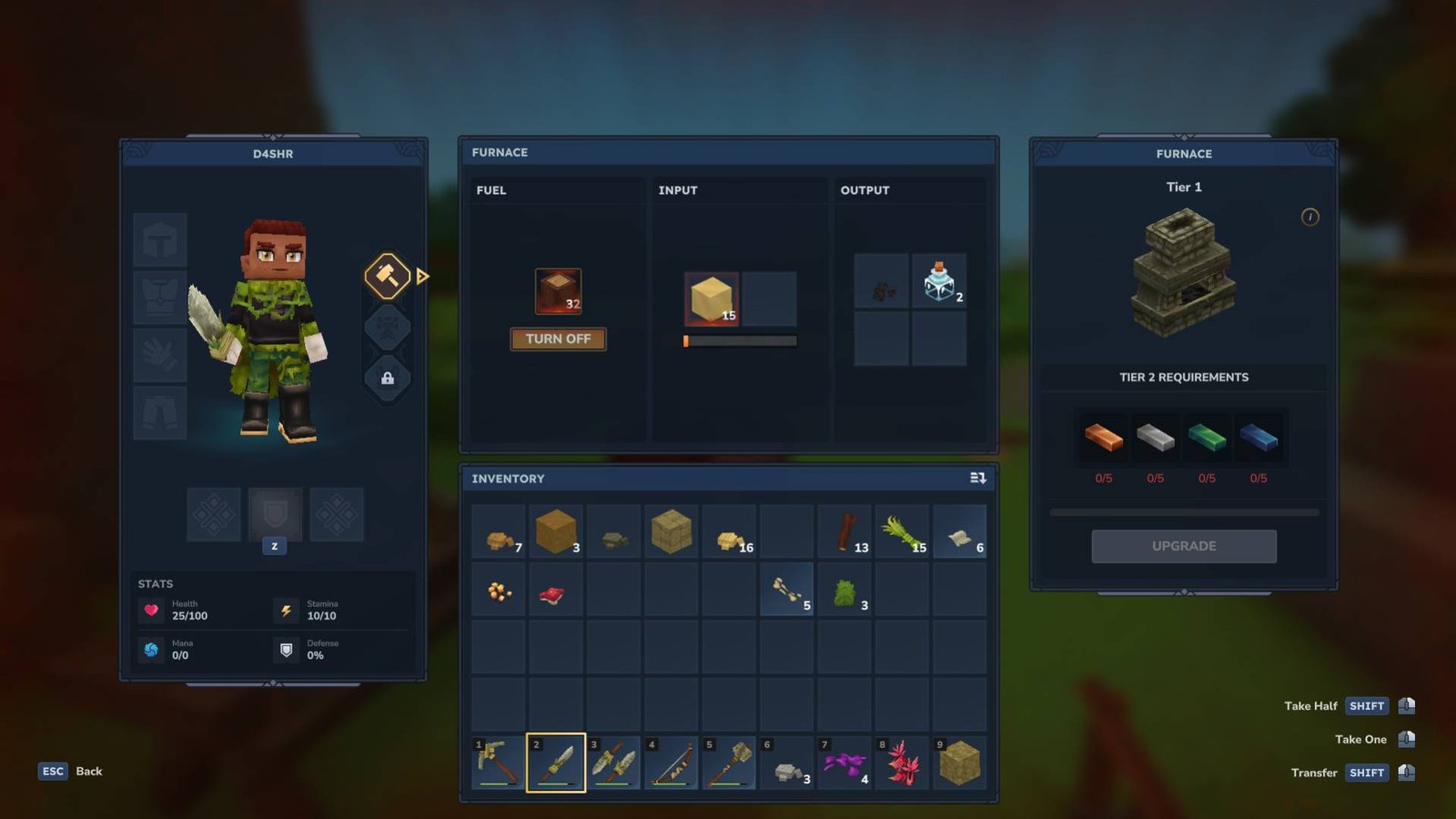Click the anvil smithing icon
The image size is (1456, 819).
point(387,328)
